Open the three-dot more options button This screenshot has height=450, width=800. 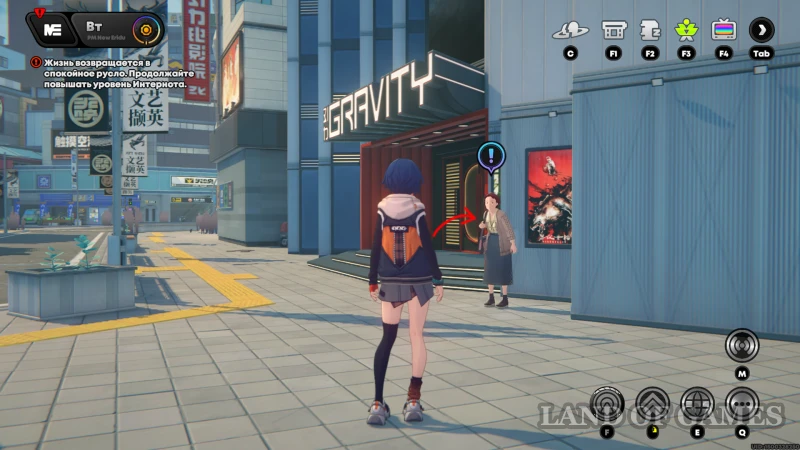pyautogui.click(x=742, y=404)
